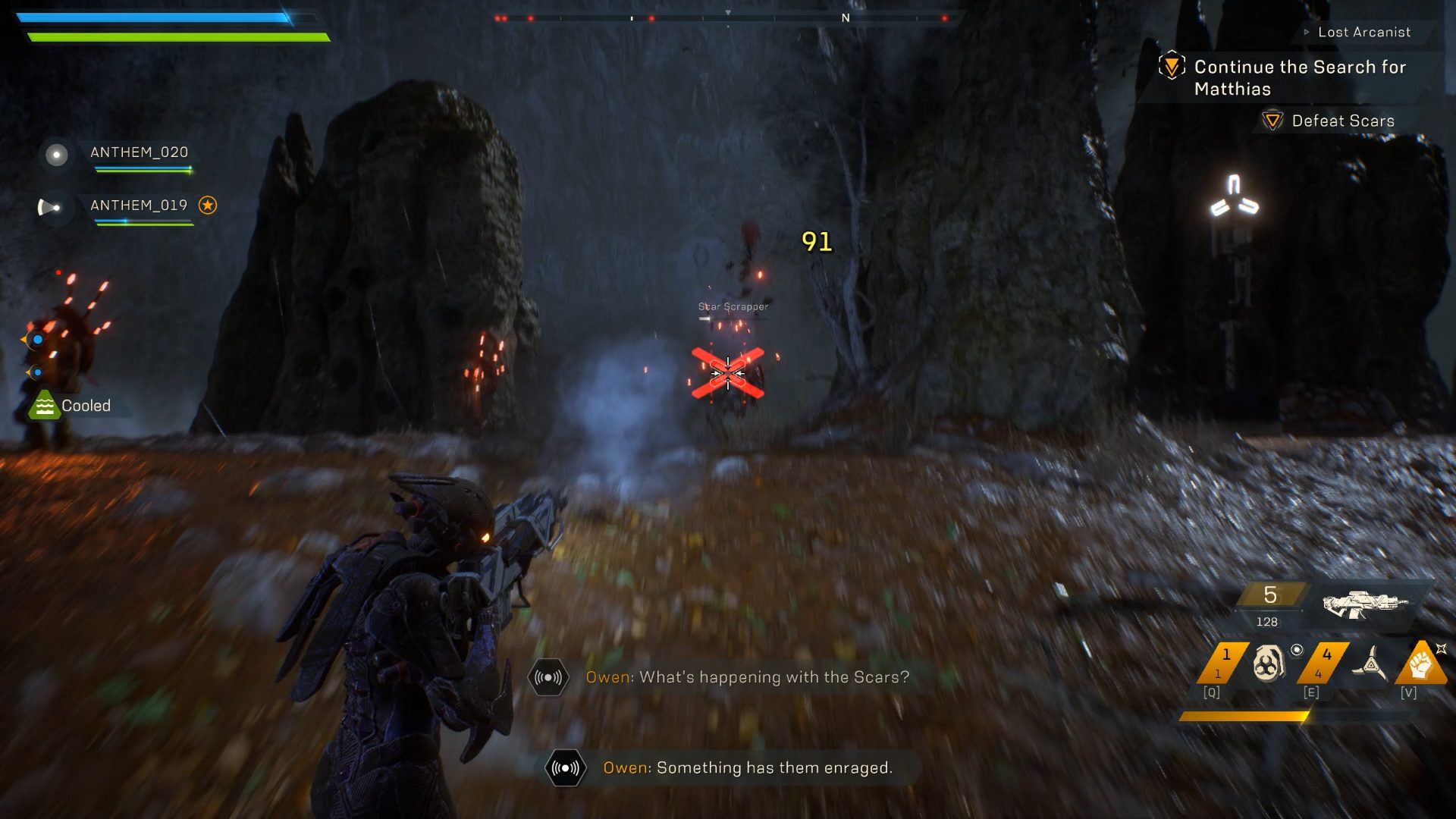The image size is (1456, 819).
Task: Click the Cooled status icon above the chat
Action: pyautogui.click(x=45, y=404)
